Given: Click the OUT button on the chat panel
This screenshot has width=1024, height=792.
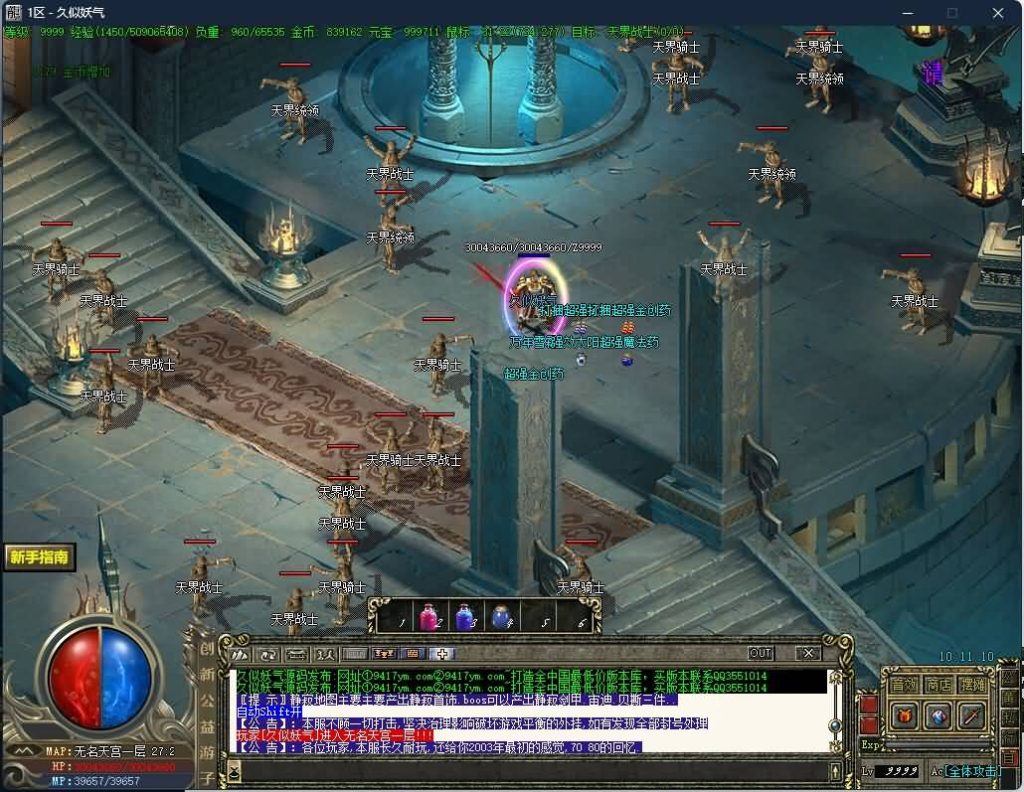Looking at the screenshot, I should click(x=761, y=653).
